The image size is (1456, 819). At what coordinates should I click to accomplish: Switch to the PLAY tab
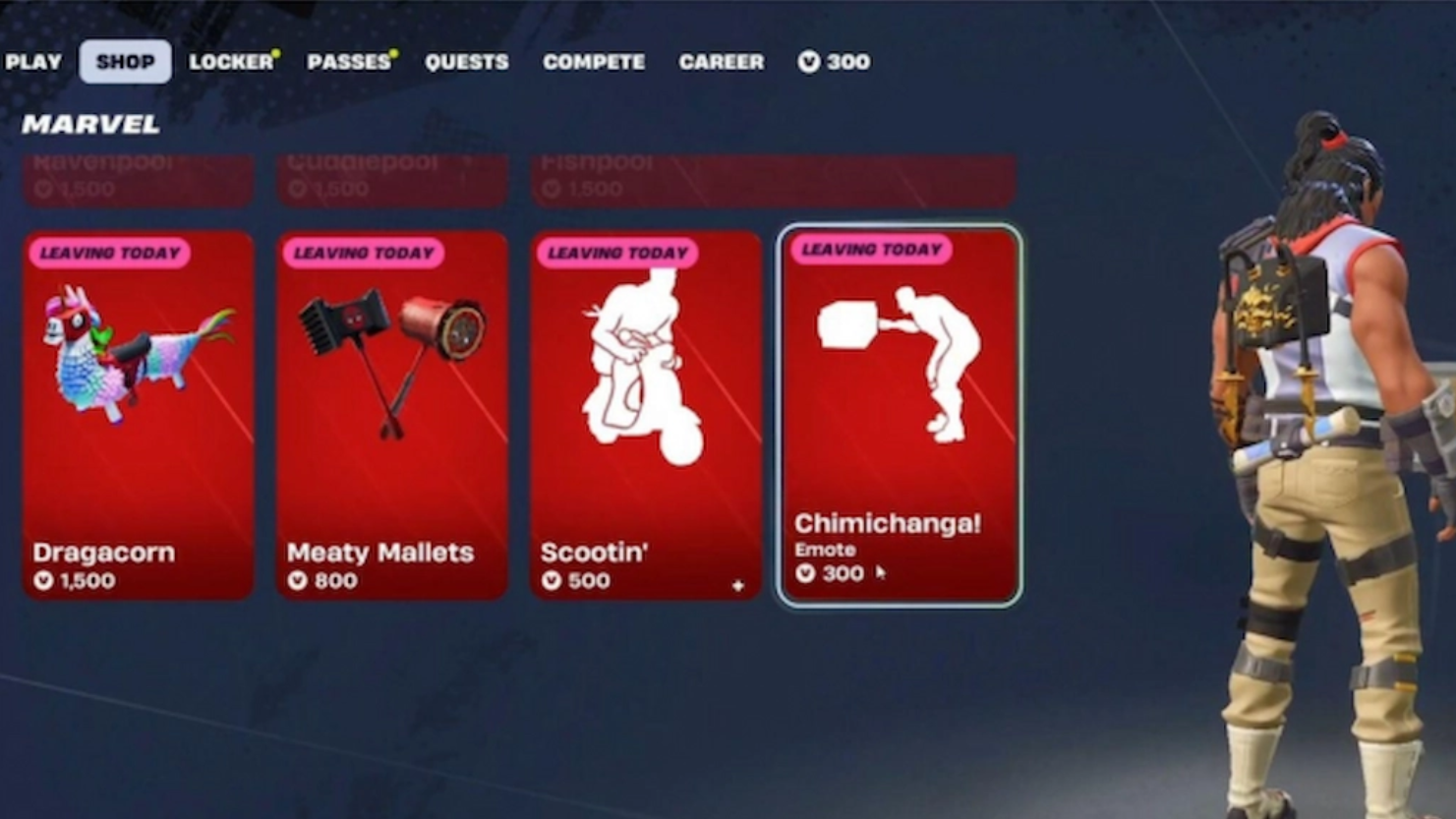pos(33,62)
